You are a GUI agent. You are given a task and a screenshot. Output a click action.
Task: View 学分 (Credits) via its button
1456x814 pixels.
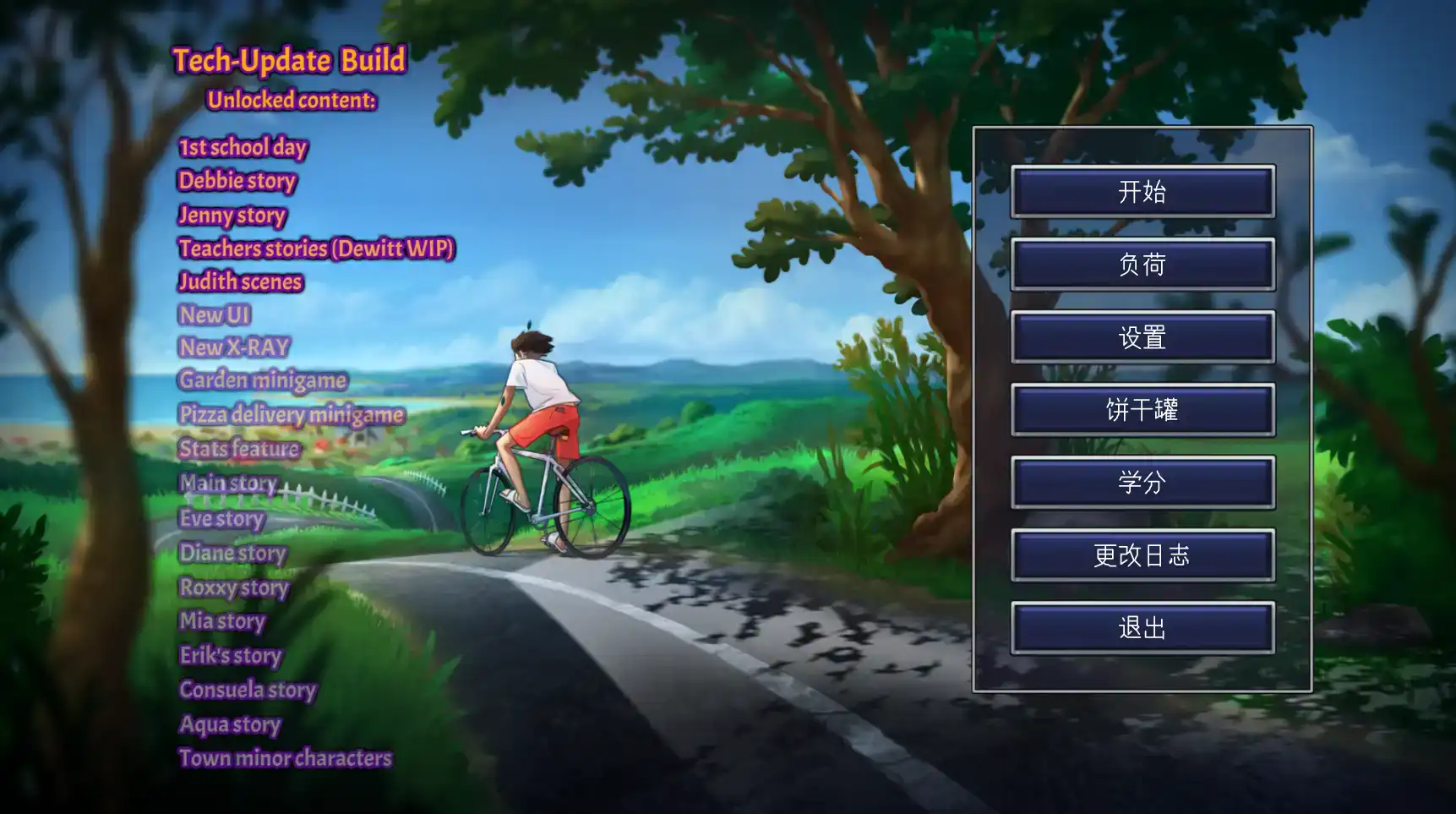click(1142, 483)
